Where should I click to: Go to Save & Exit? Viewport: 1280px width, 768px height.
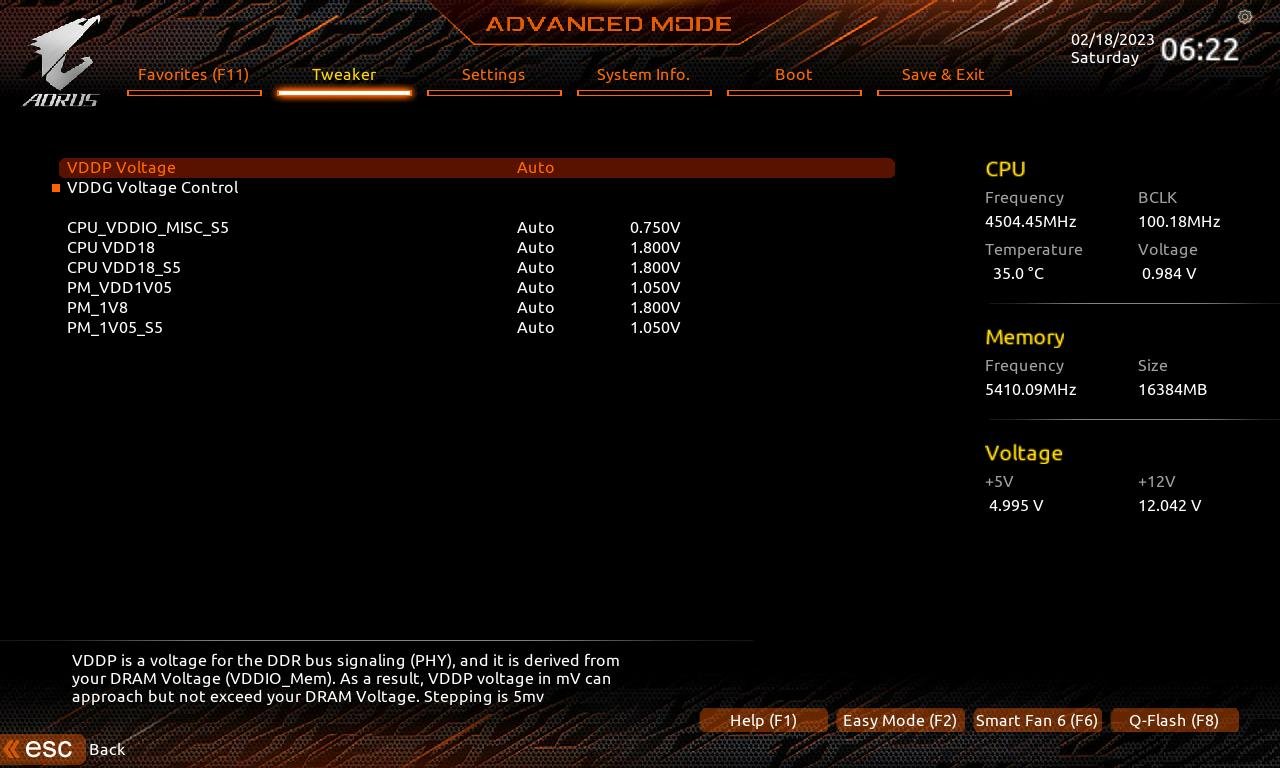pos(943,74)
